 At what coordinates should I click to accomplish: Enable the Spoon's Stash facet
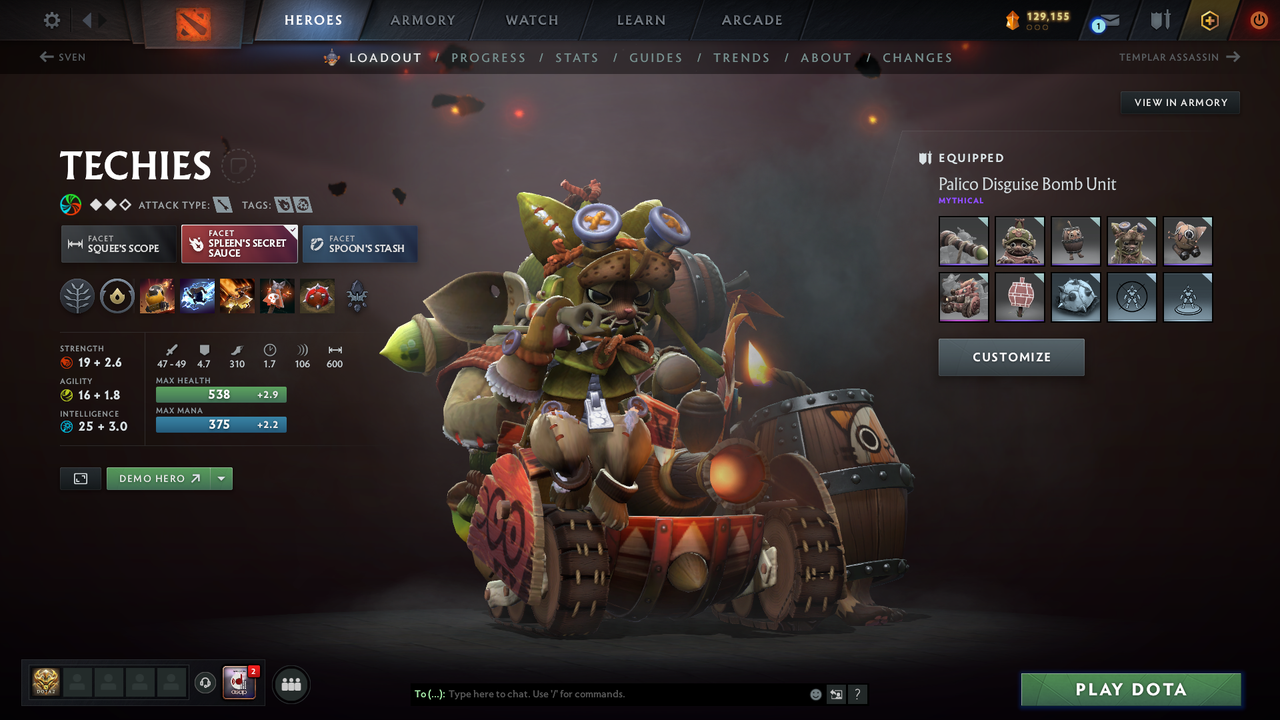coord(359,243)
